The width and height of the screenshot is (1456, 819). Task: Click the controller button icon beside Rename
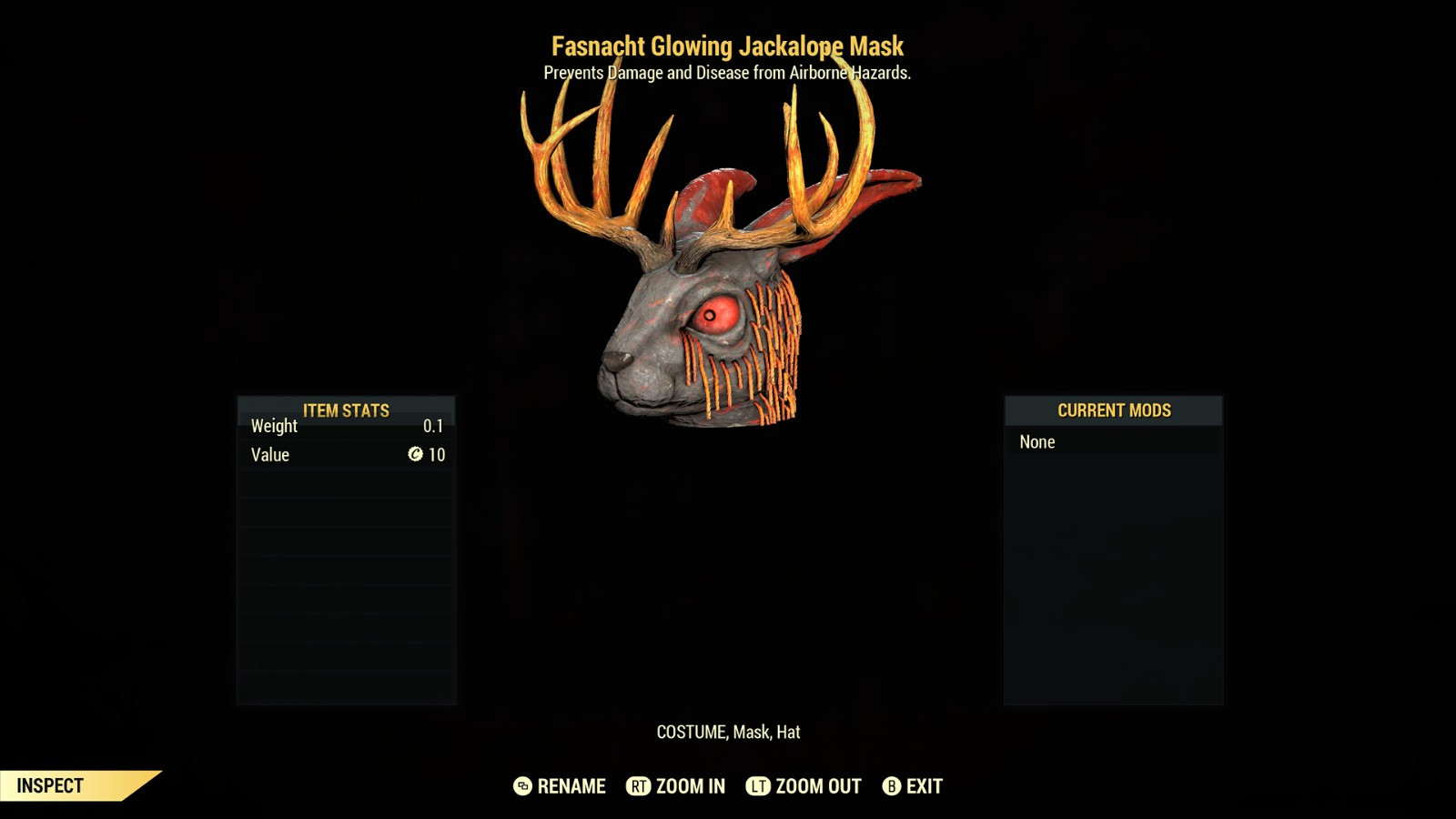[521, 785]
